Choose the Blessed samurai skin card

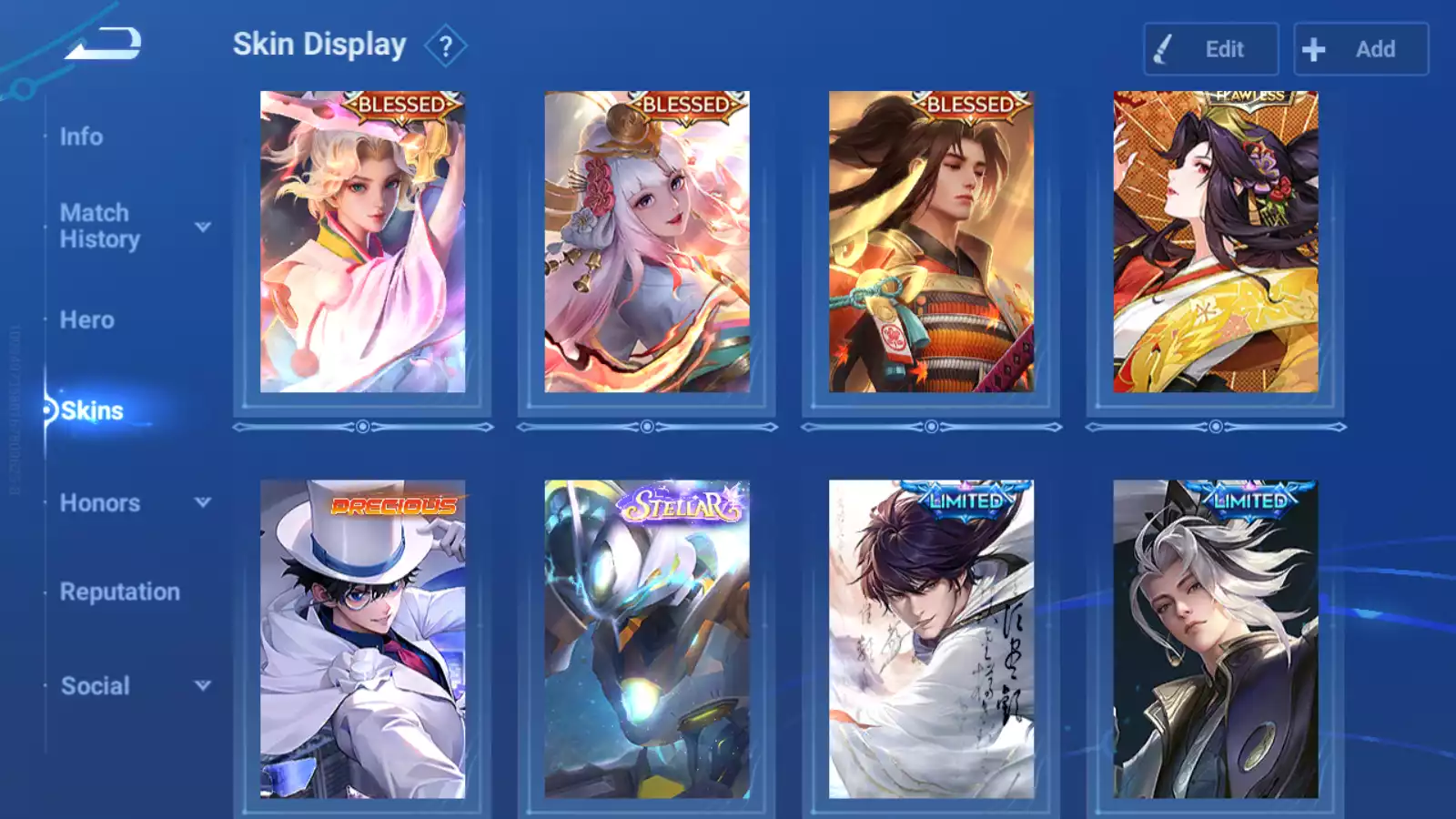[x=931, y=242]
